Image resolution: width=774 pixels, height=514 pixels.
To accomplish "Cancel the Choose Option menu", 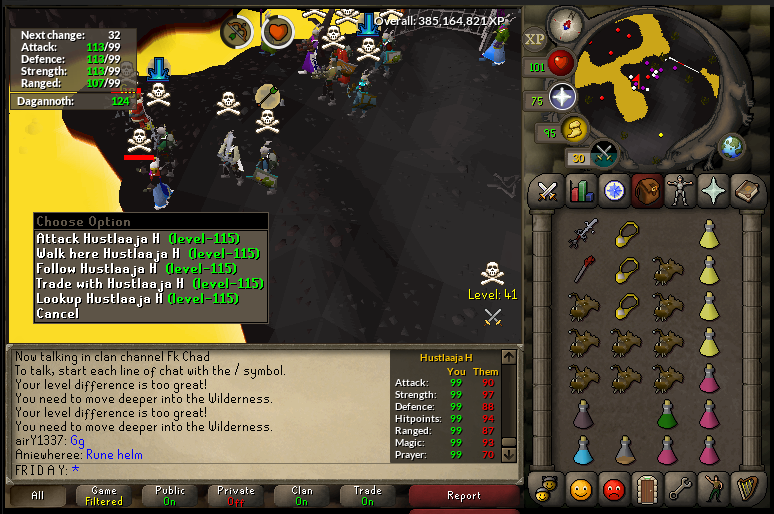I will coord(57,313).
